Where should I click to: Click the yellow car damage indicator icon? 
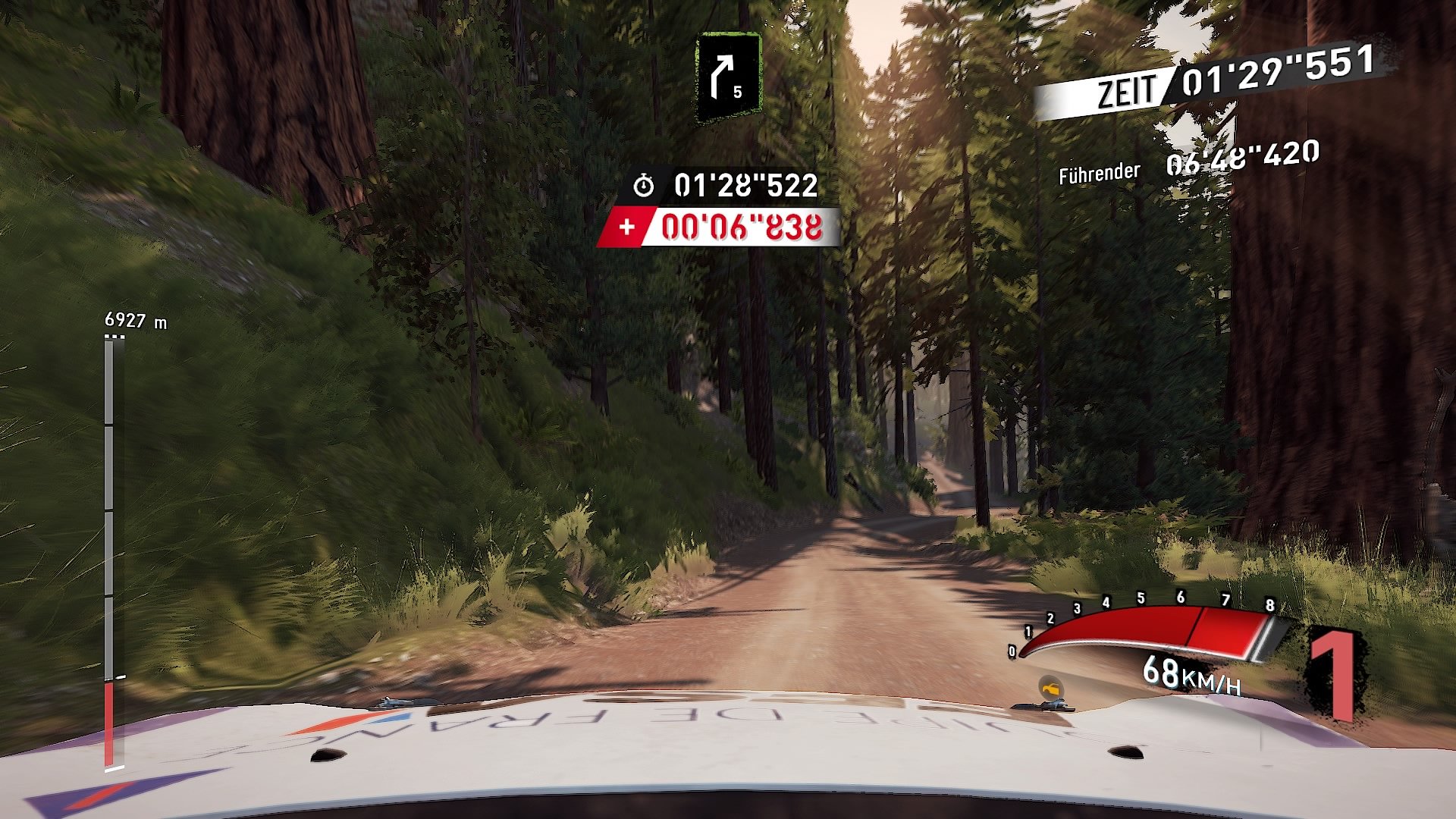pyautogui.click(x=1050, y=689)
